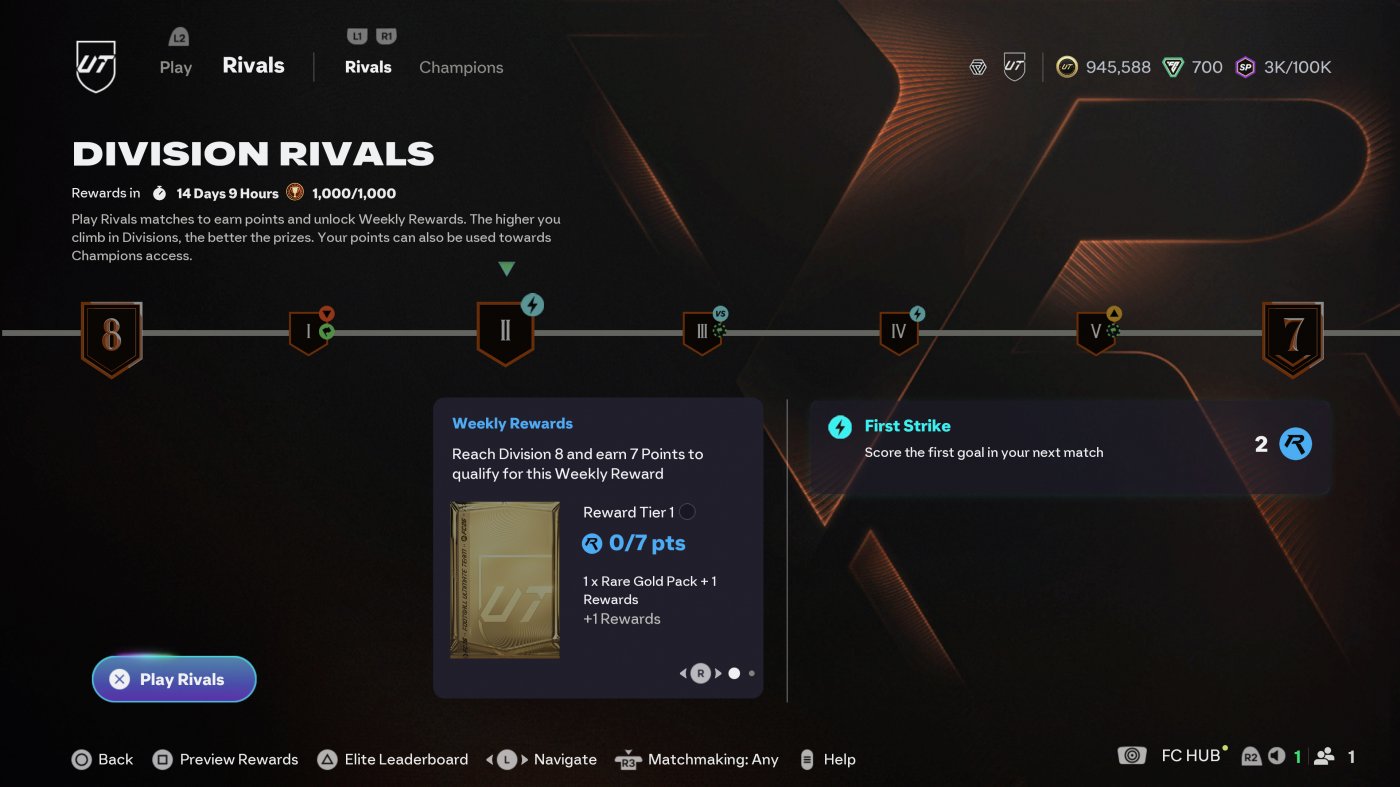Click the blue R points icon under Reward Tier

592,543
